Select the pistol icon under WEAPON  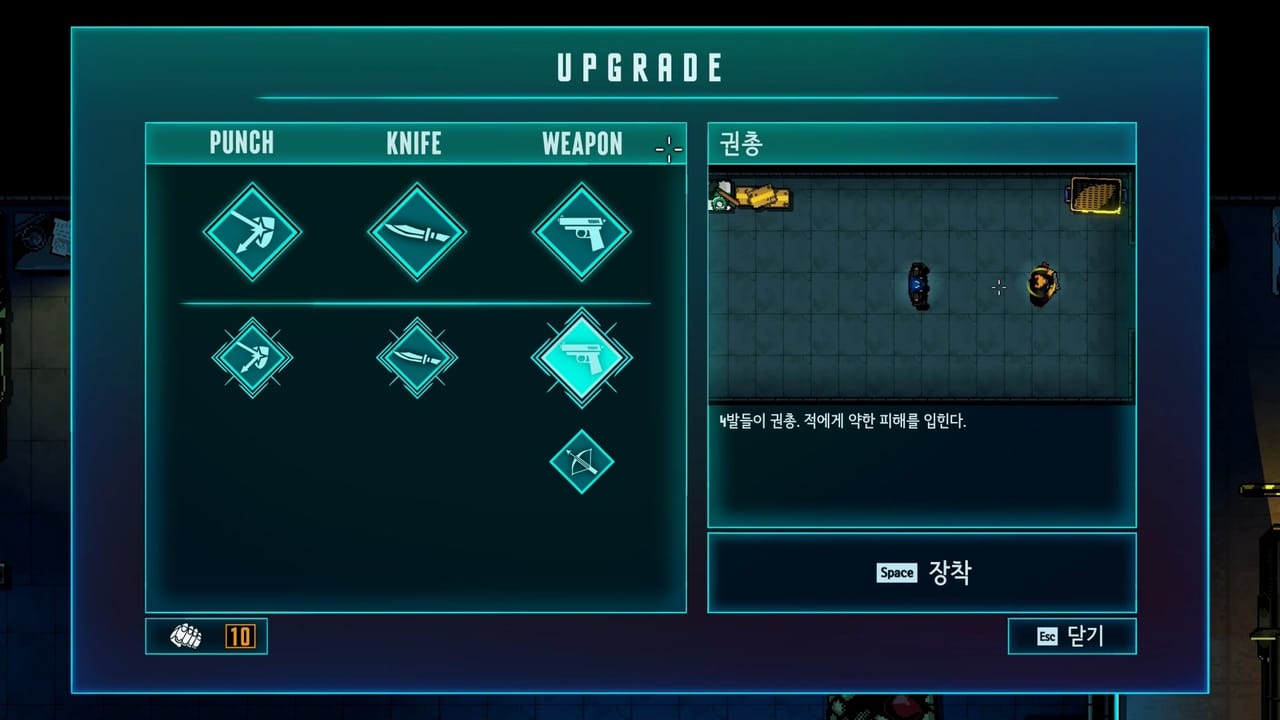pos(581,232)
